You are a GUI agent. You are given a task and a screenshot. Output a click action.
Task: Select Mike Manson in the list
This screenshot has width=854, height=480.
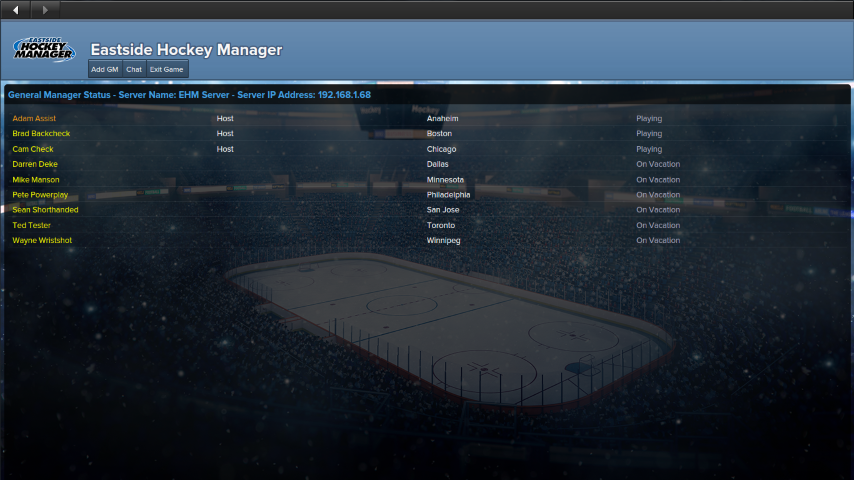[36, 180]
